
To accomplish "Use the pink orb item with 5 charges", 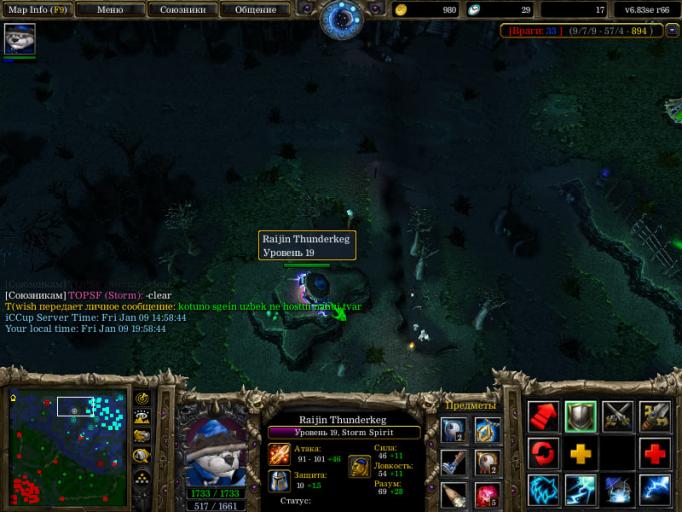I will click(x=487, y=495).
